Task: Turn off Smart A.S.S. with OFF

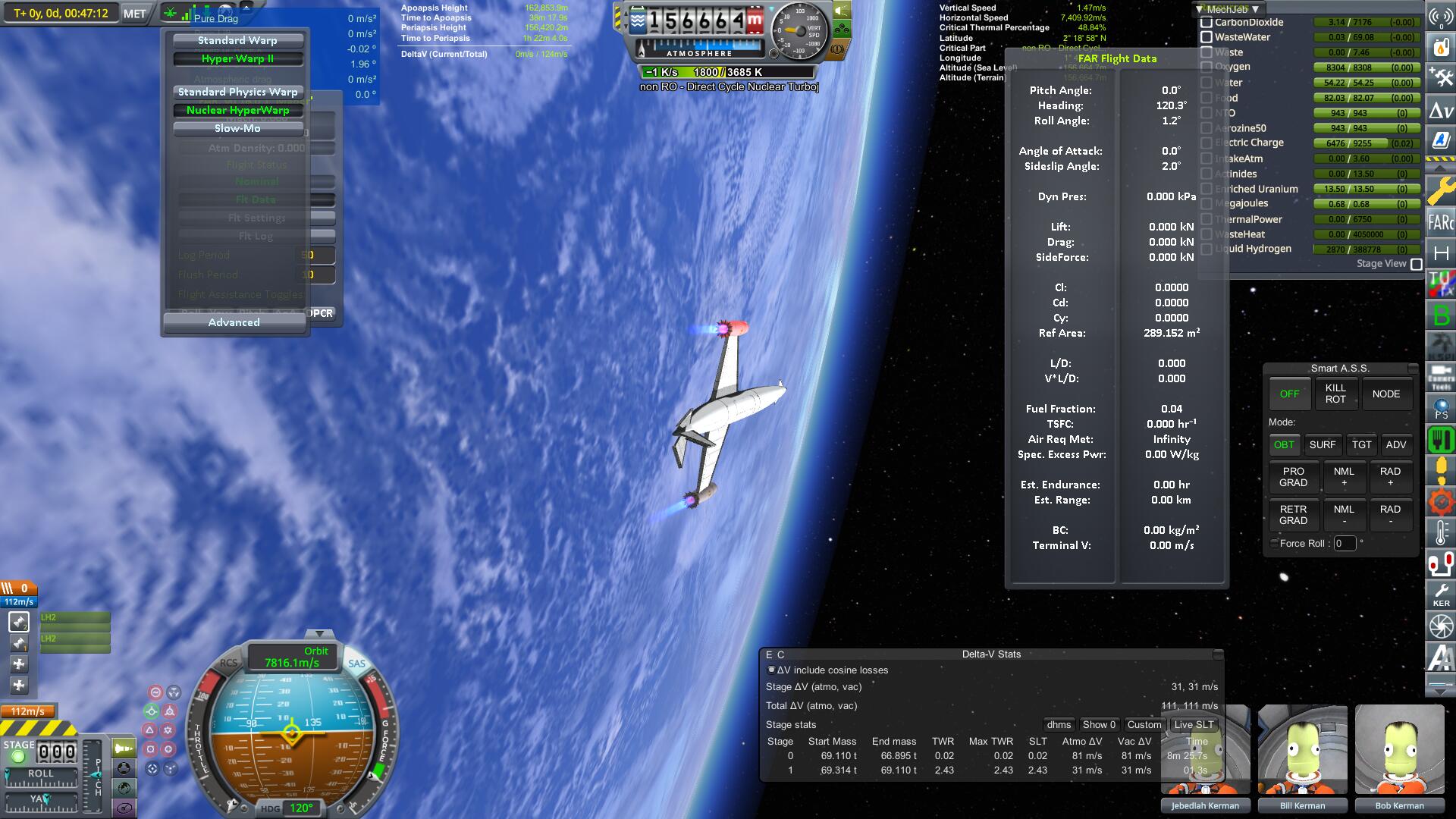Action: coord(1289,394)
